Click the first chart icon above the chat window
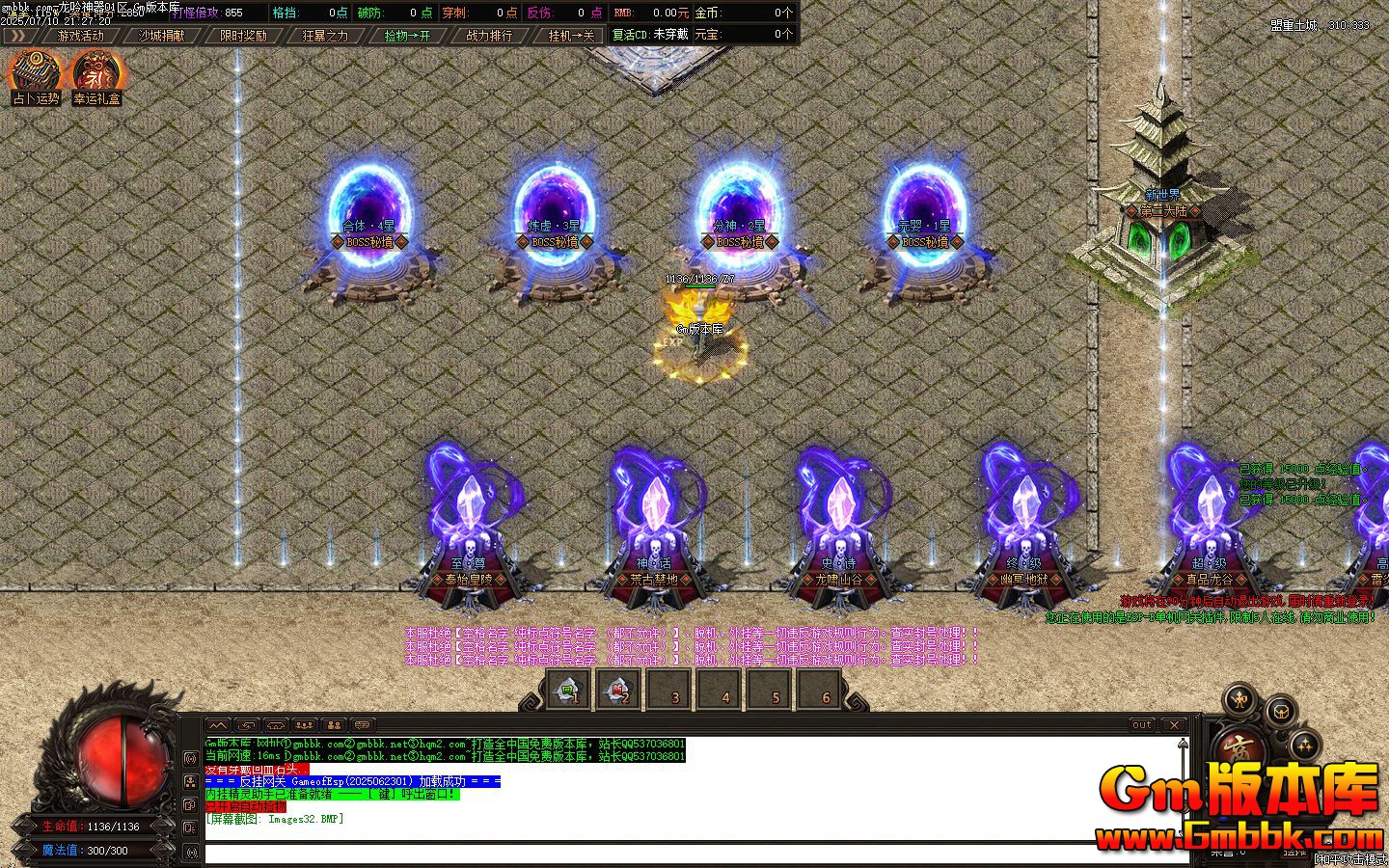Viewport: 1389px width, 868px height. 219,724
